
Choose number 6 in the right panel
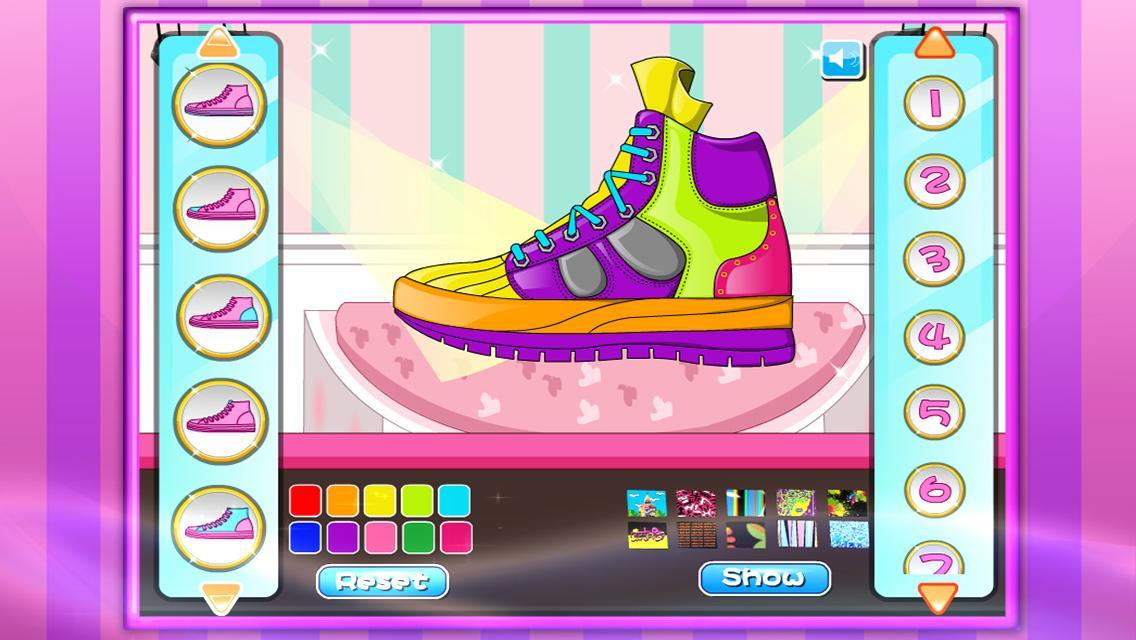coord(934,489)
